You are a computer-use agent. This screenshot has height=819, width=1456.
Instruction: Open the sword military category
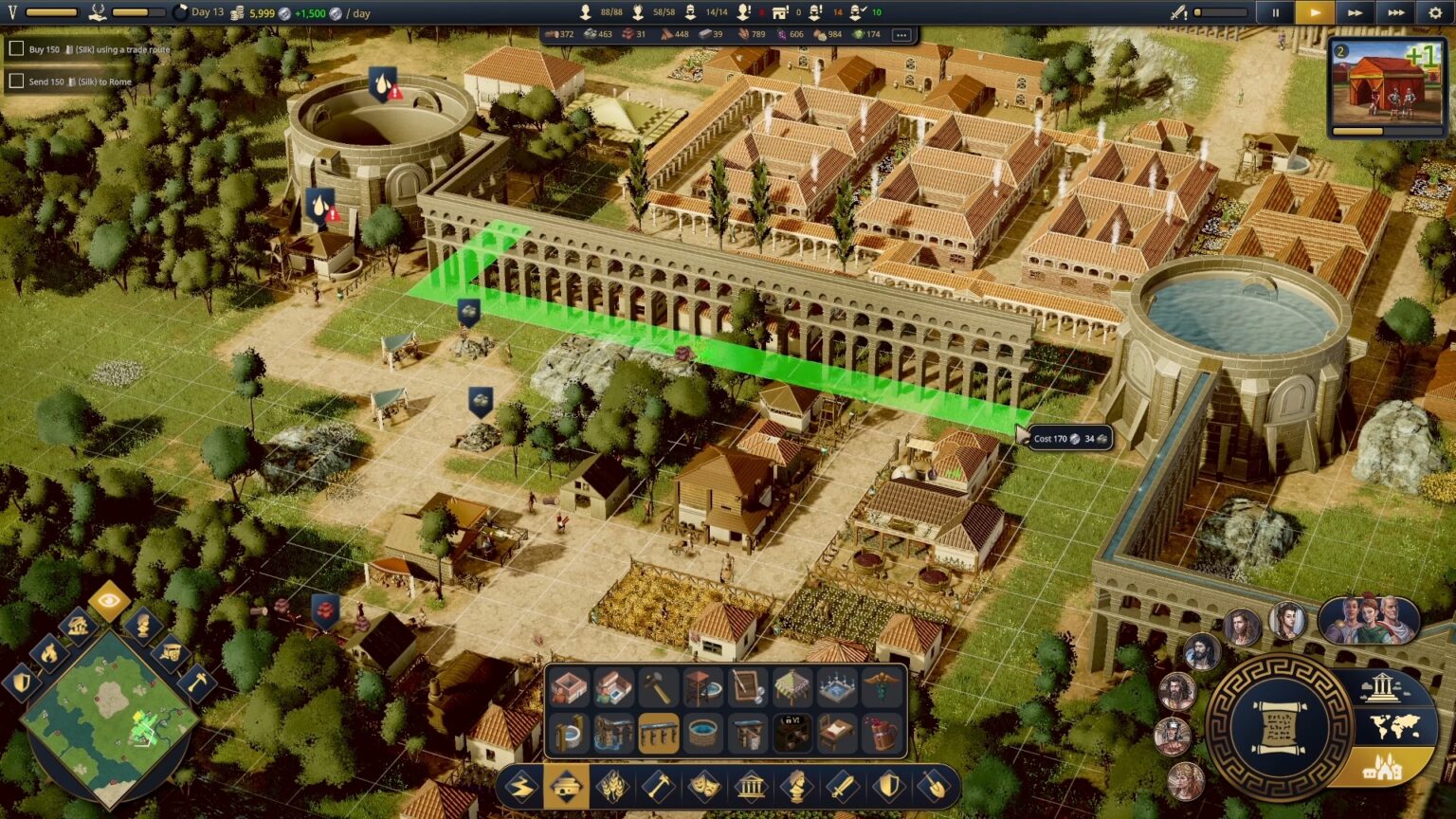[842, 787]
